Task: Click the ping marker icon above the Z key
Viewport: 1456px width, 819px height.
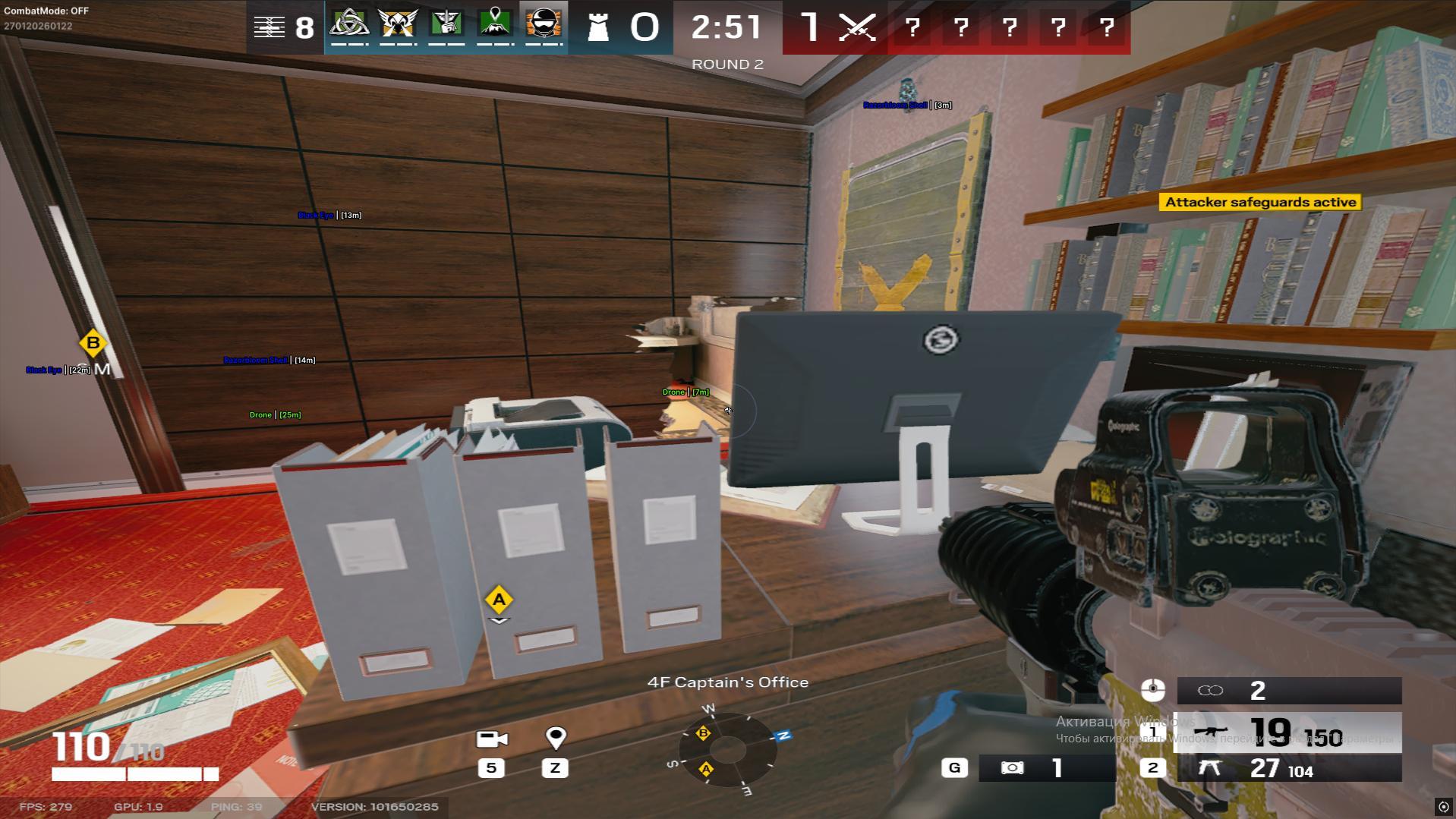Action: point(555,736)
